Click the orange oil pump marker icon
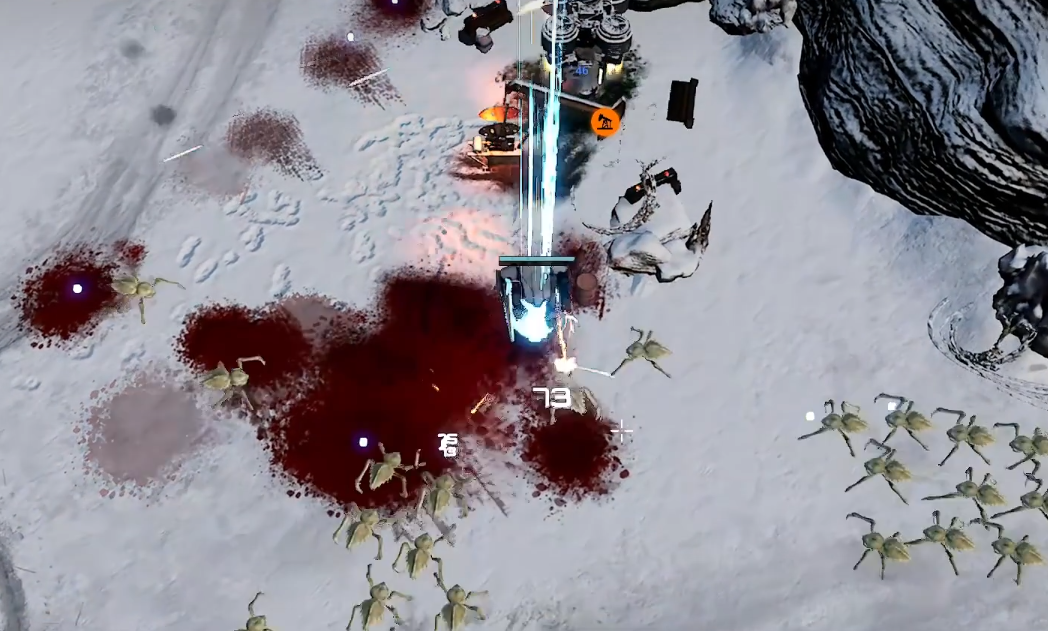Viewport: 1048px width, 631px height. (x=604, y=123)
